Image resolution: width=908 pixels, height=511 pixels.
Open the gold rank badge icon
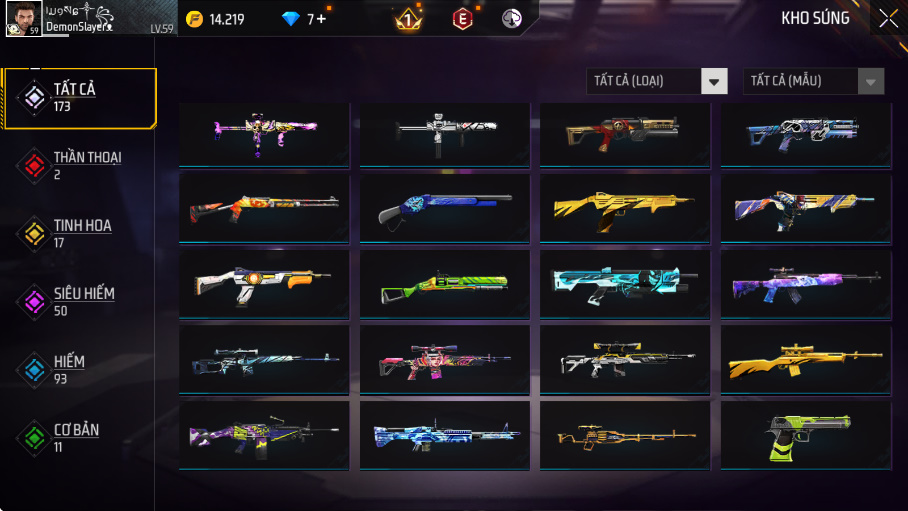[x=408, y=18]
